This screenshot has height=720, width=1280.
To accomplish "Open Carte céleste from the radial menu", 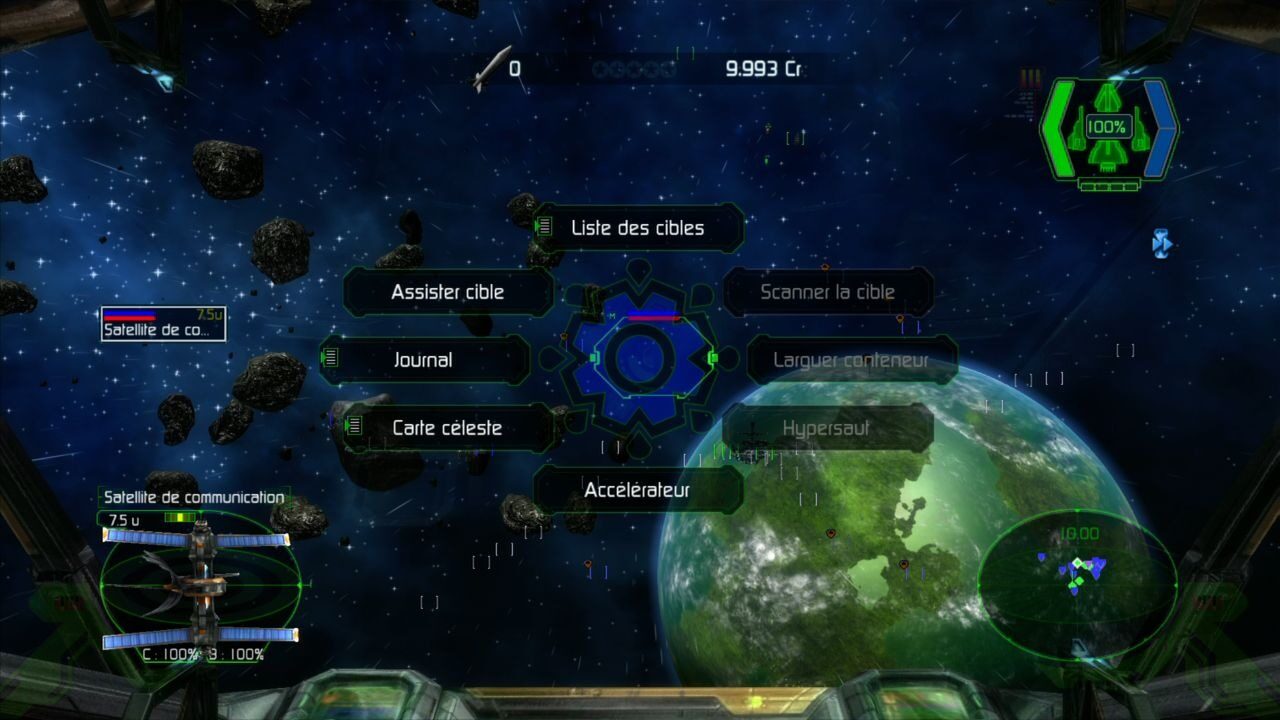I will (x=449, y=428).
